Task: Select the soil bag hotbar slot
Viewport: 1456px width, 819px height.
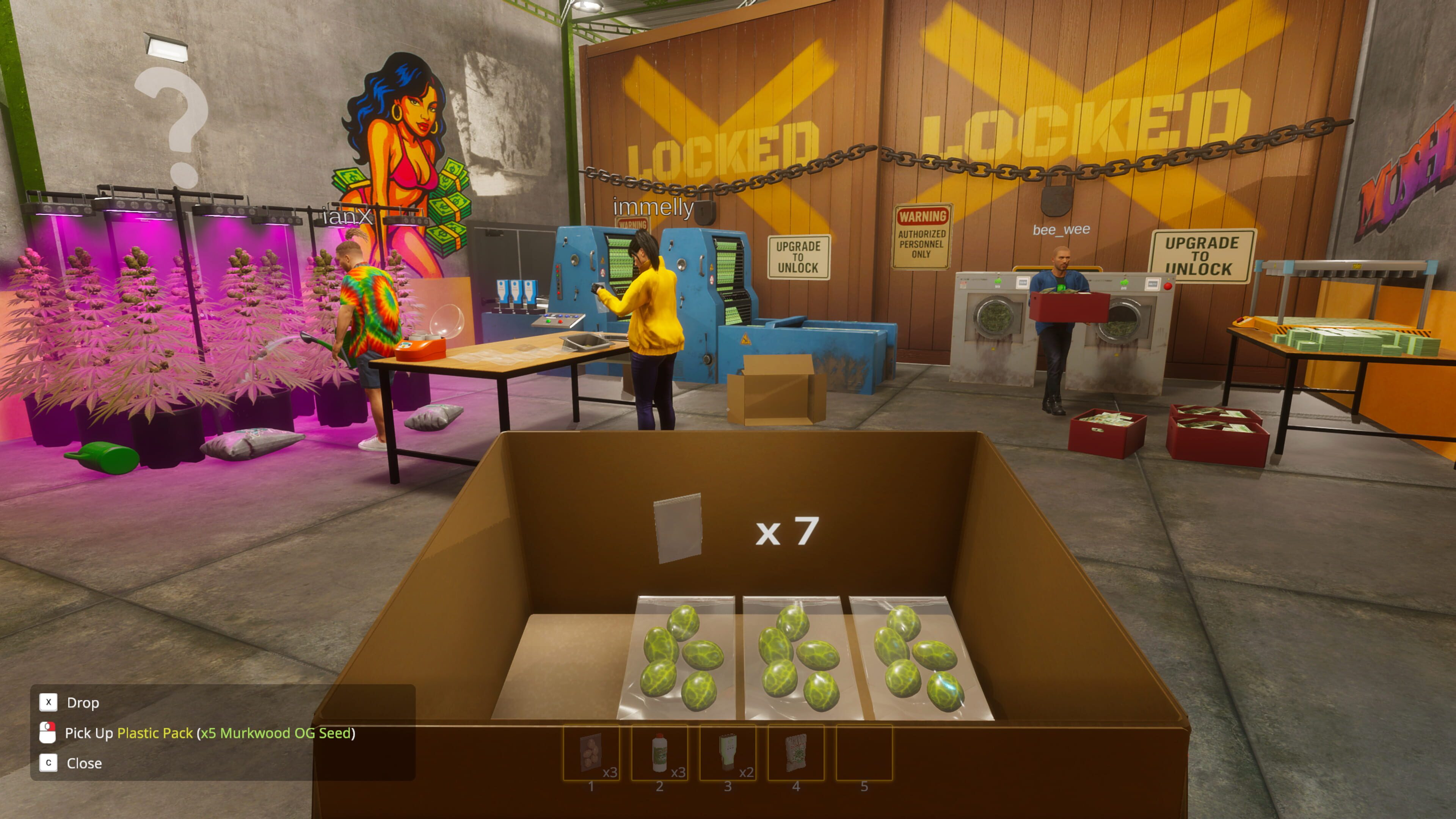Action: pos(796,753)
